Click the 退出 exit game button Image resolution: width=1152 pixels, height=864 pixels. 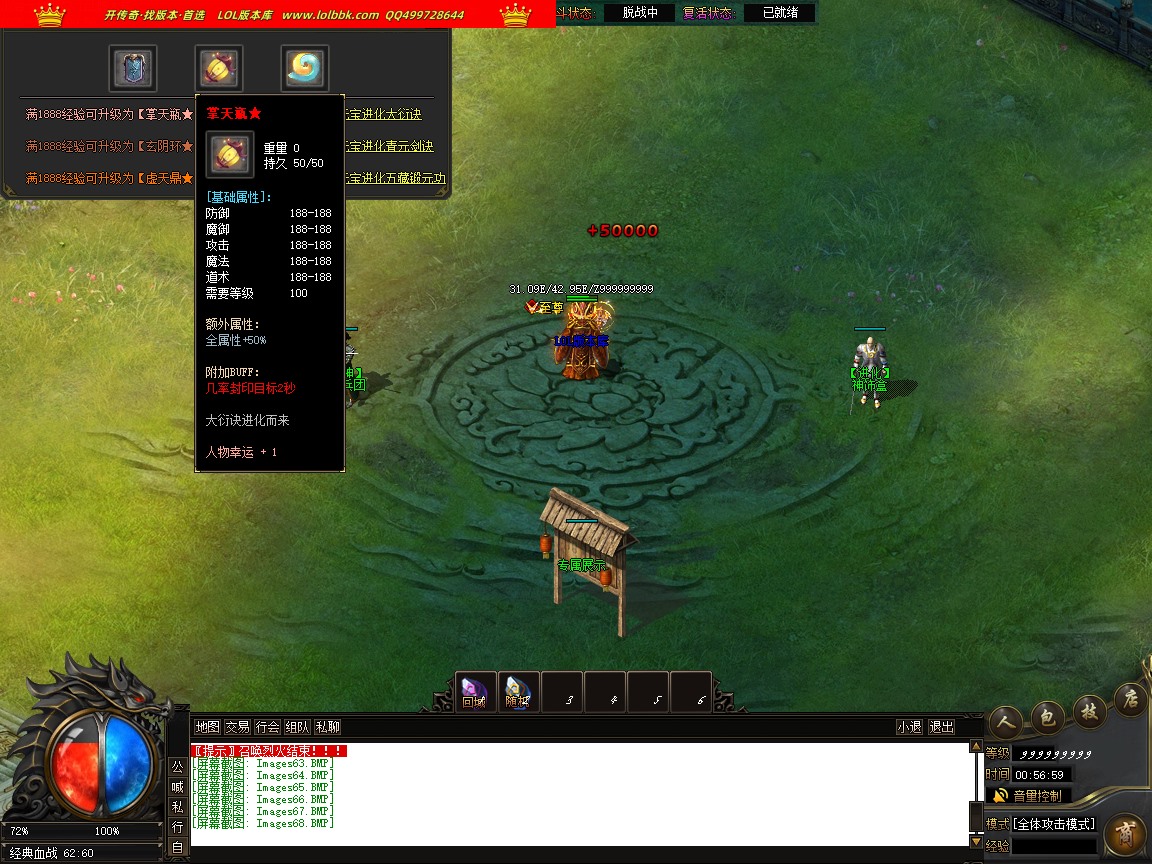(941, 727)
